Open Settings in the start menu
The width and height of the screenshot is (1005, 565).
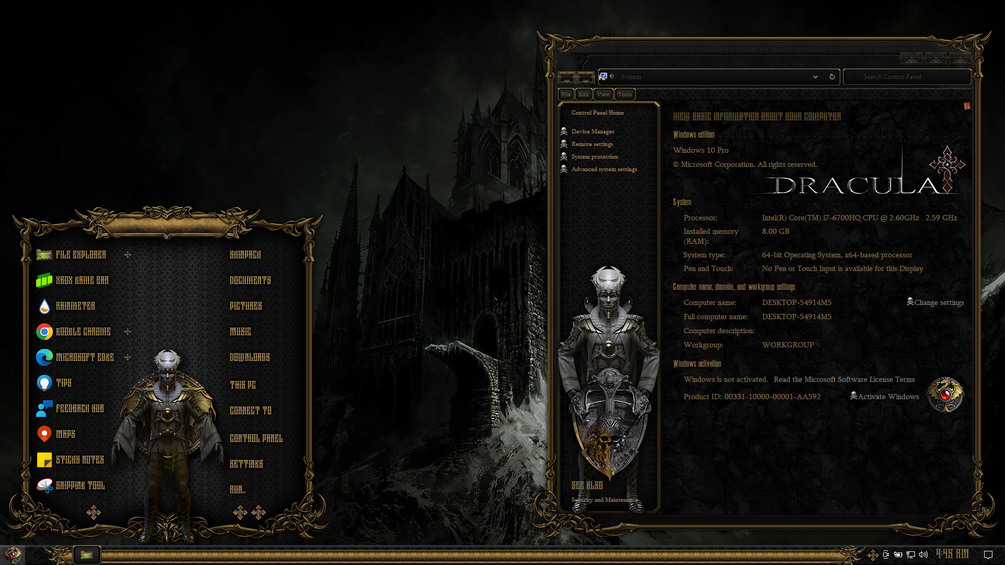point(247,464)
